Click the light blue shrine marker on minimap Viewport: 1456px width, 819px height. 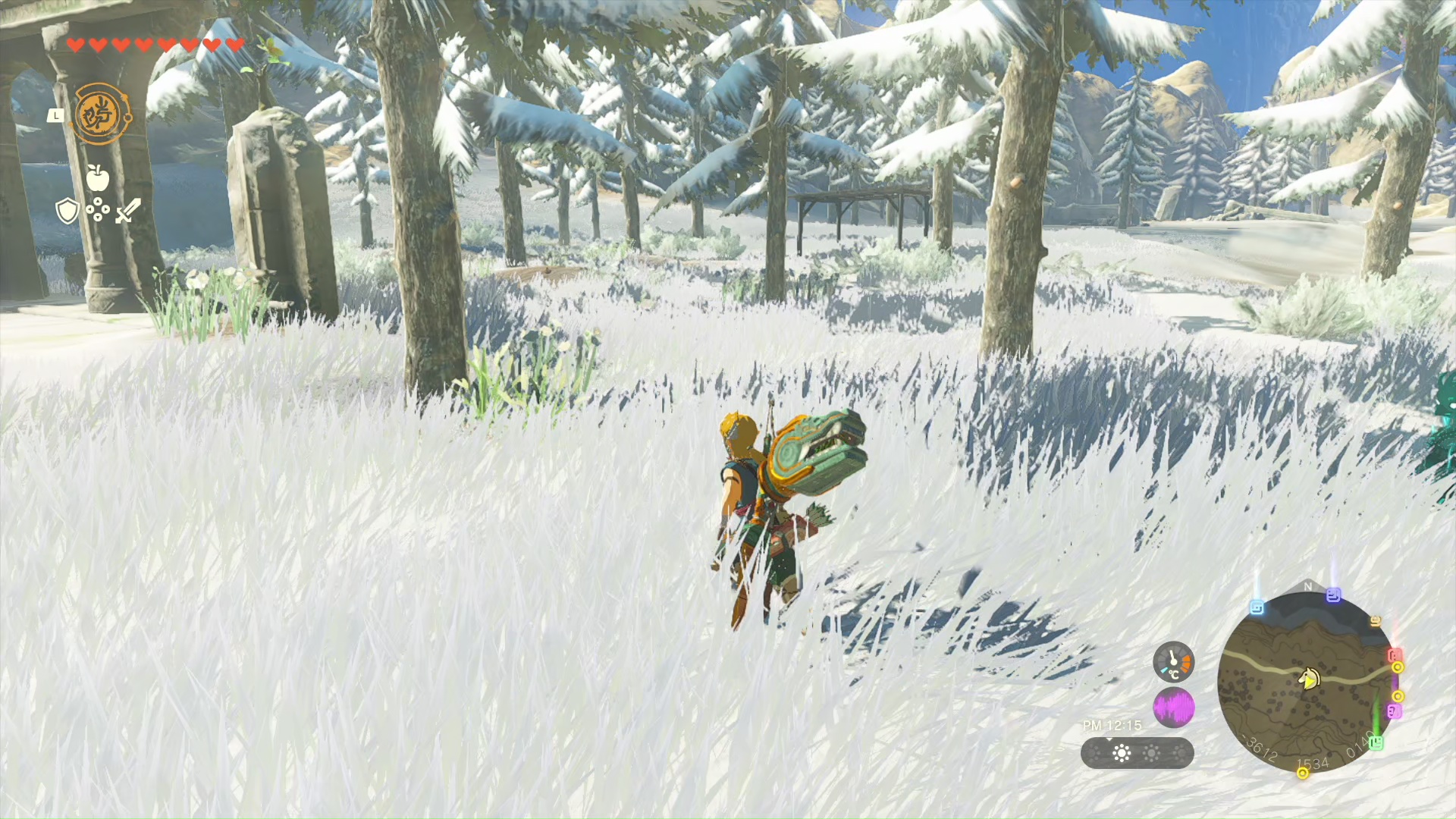(x=1257, y=607)
